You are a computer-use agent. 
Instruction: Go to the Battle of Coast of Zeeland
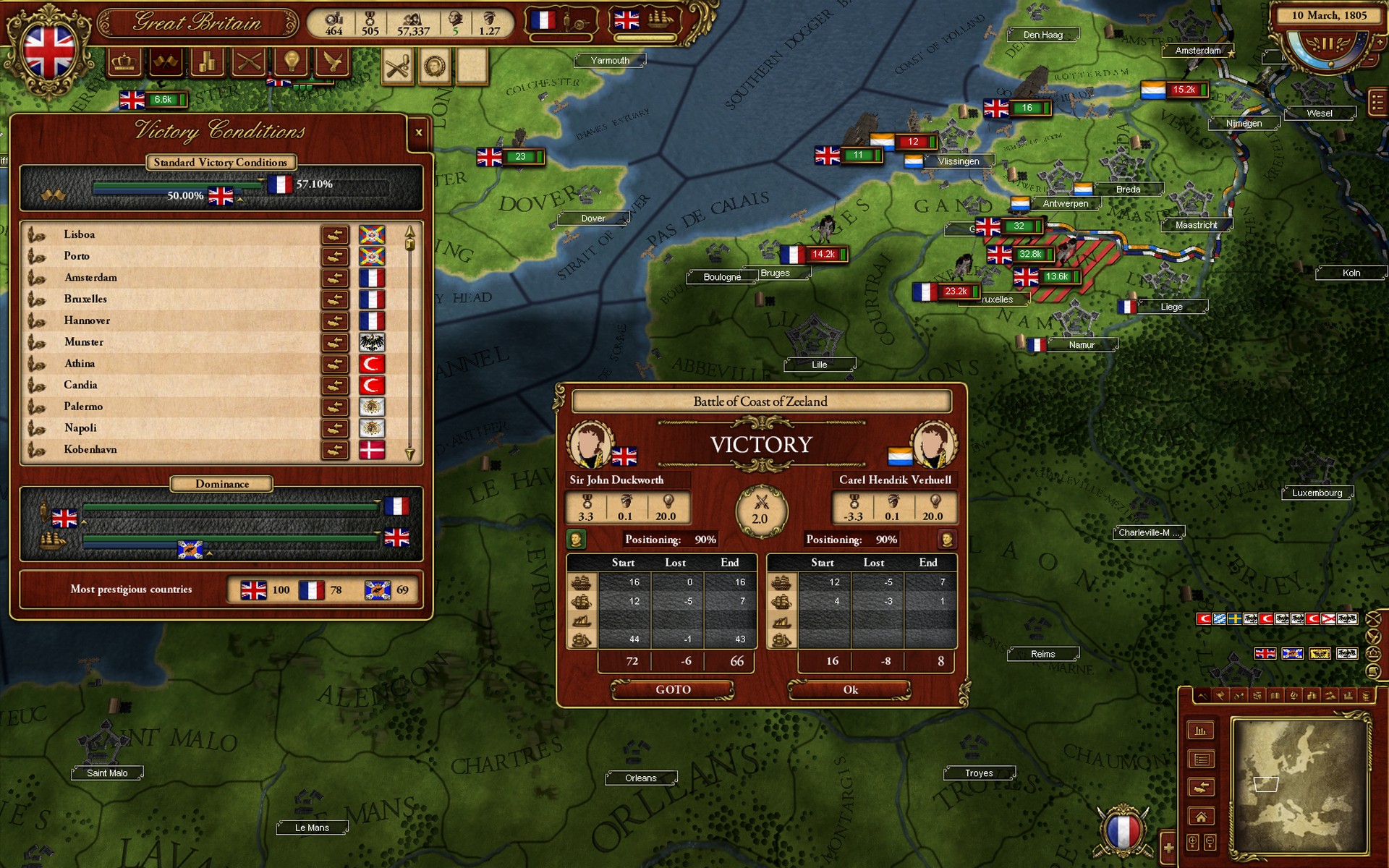click(673, 690)
